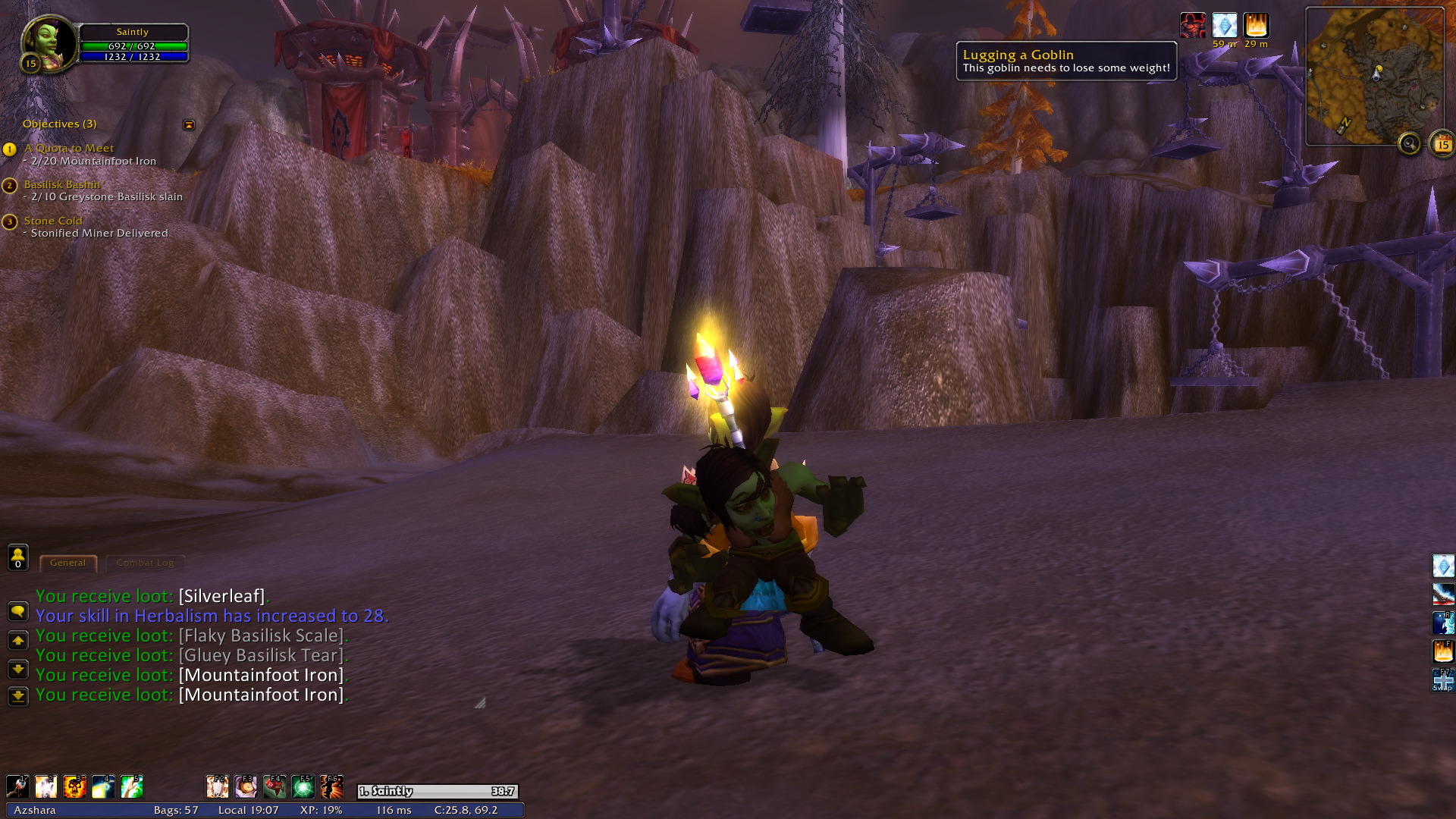Open the social button above chat tabs
Screen dimensions: 1456x819
(18, 557)
